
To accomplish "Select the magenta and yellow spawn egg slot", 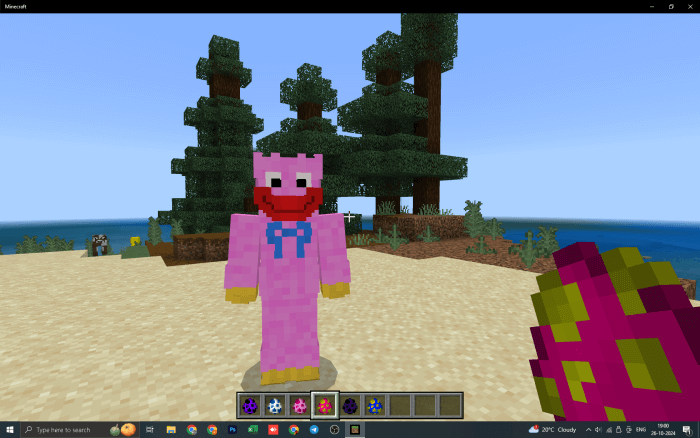I will click(x=325, y=405).
